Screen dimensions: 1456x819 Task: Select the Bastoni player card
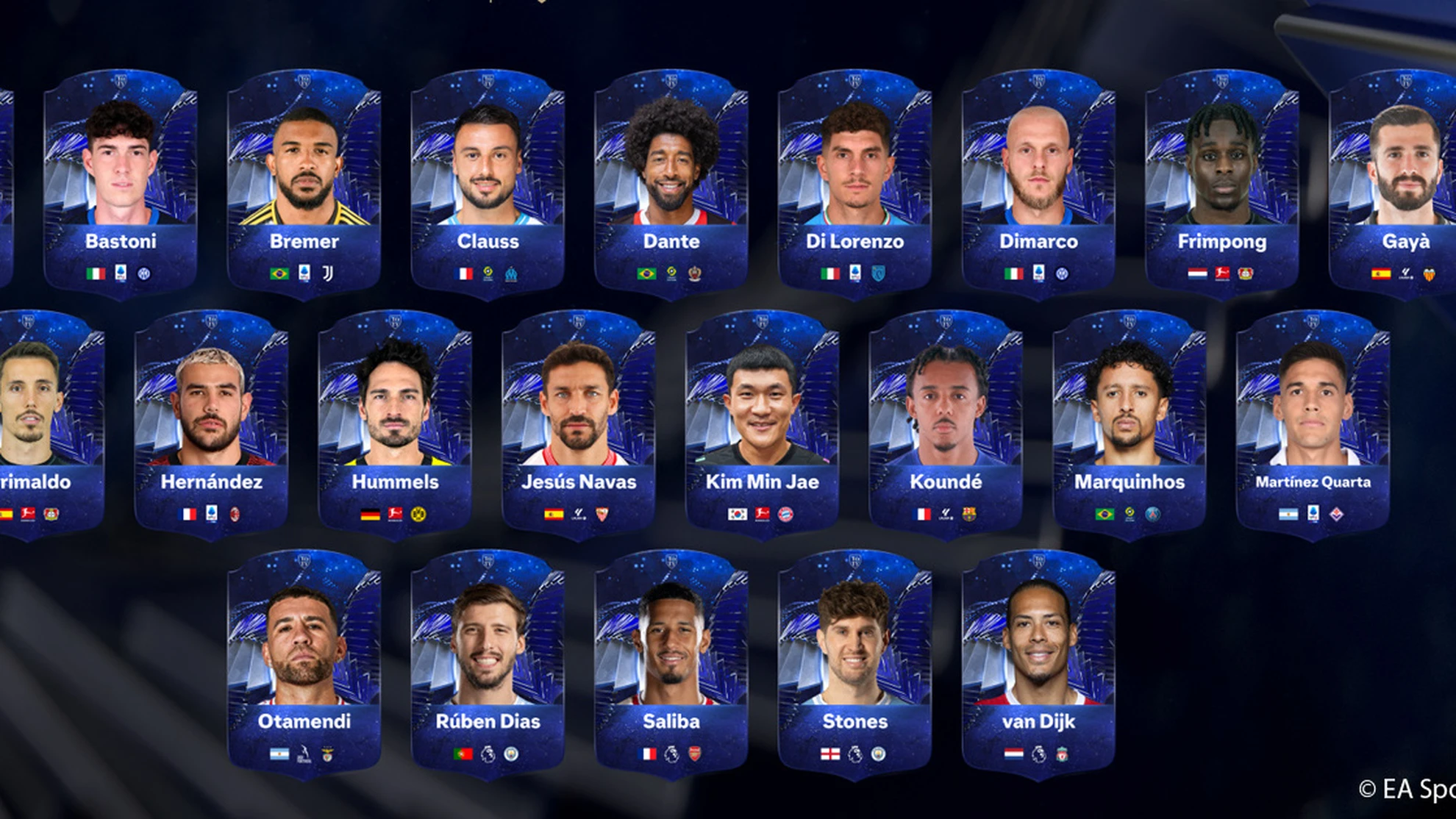(x=121, y=184)
